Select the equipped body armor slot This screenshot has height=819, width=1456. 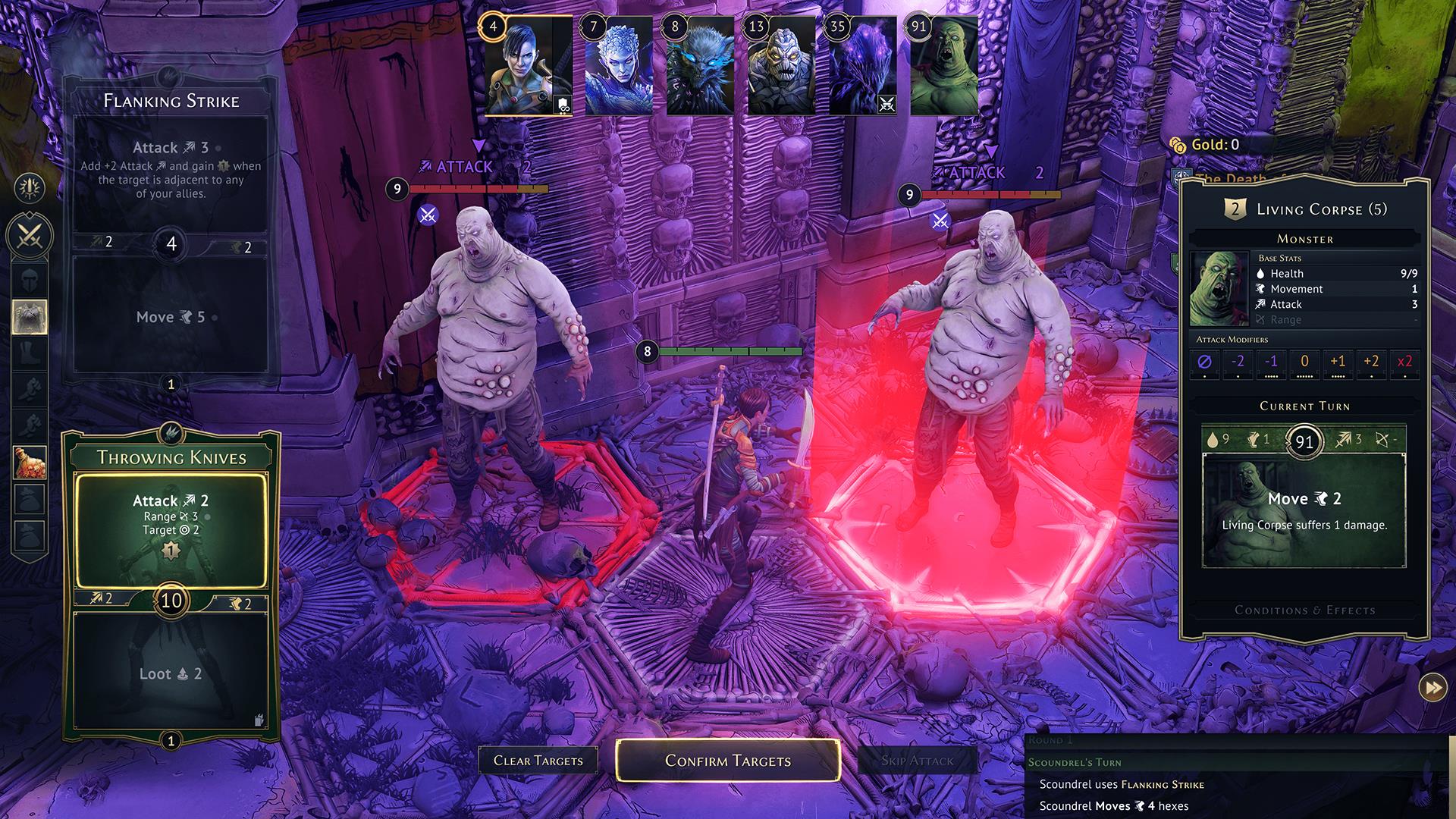[30, 317]
